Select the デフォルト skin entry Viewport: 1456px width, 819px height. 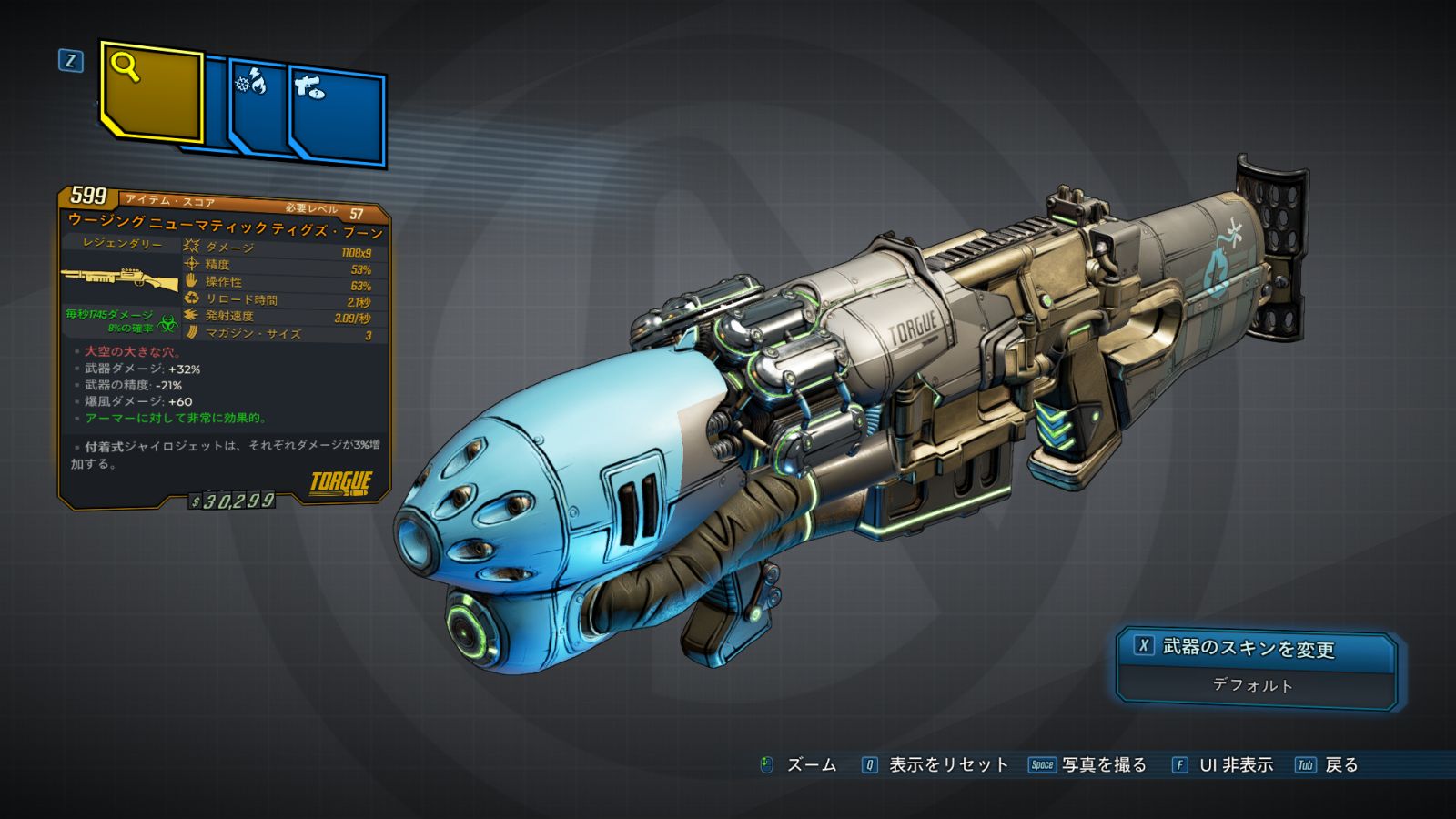point(1253,685)
